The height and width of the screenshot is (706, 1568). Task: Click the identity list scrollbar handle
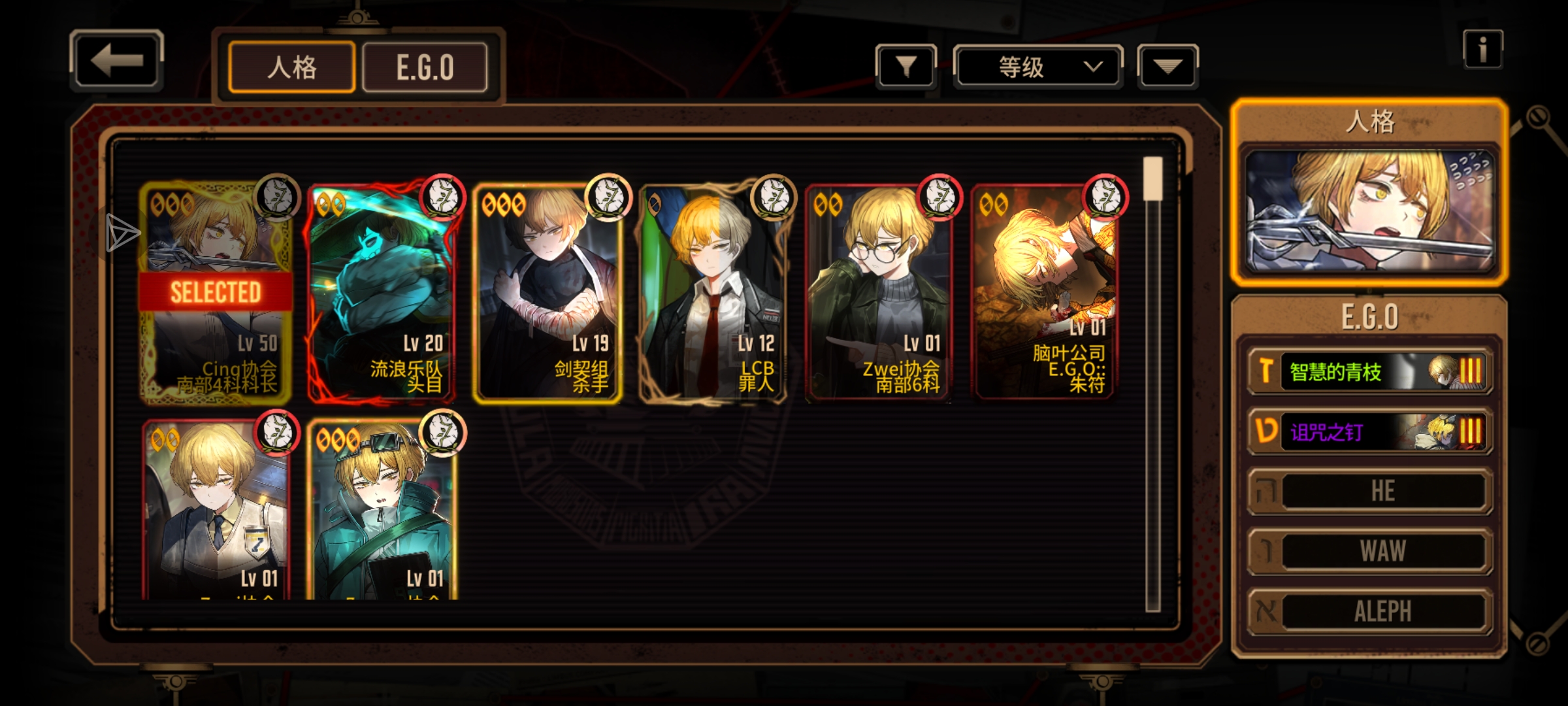(x=1152, y=178)
